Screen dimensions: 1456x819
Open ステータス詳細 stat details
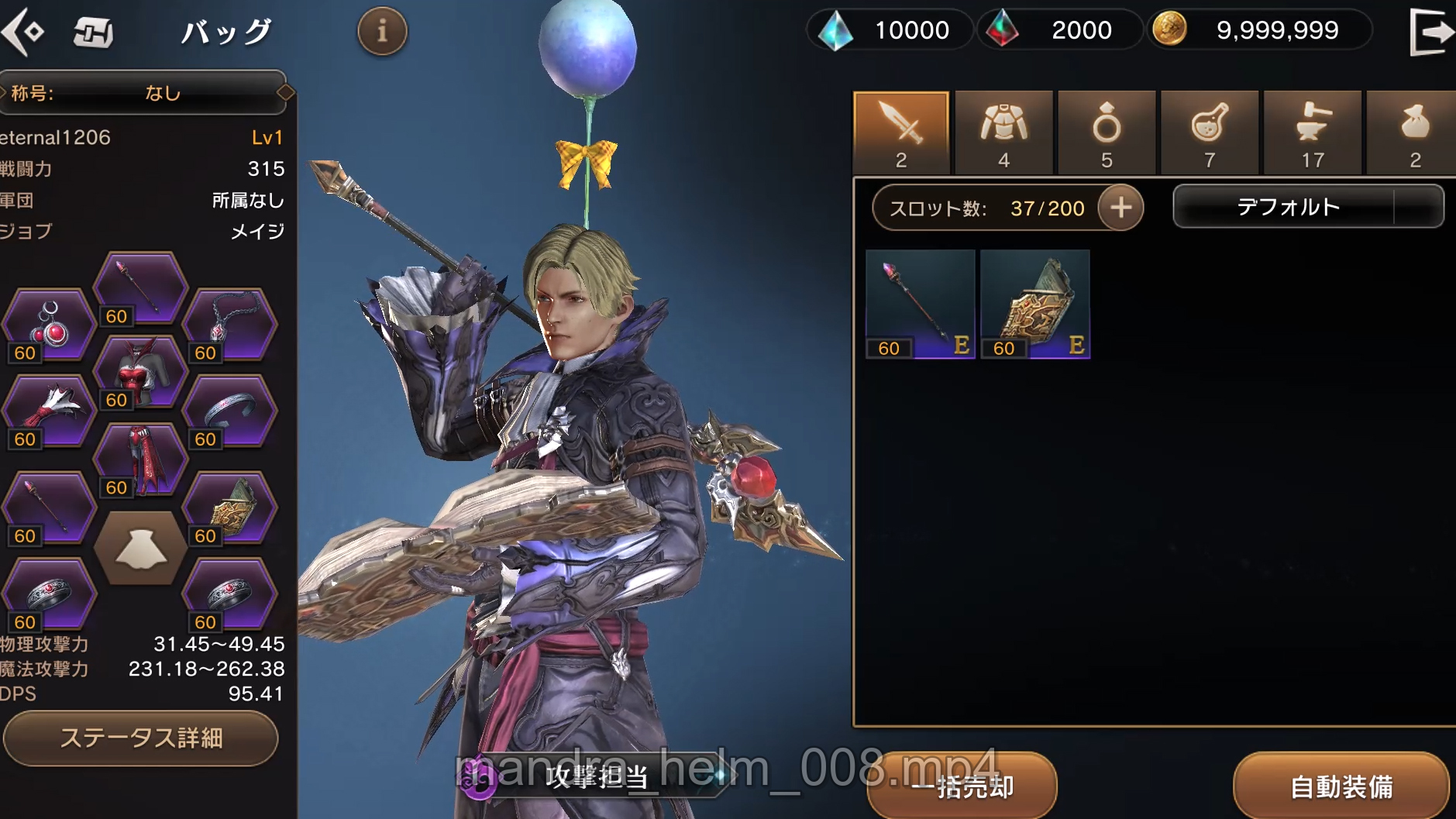[141, 738]
